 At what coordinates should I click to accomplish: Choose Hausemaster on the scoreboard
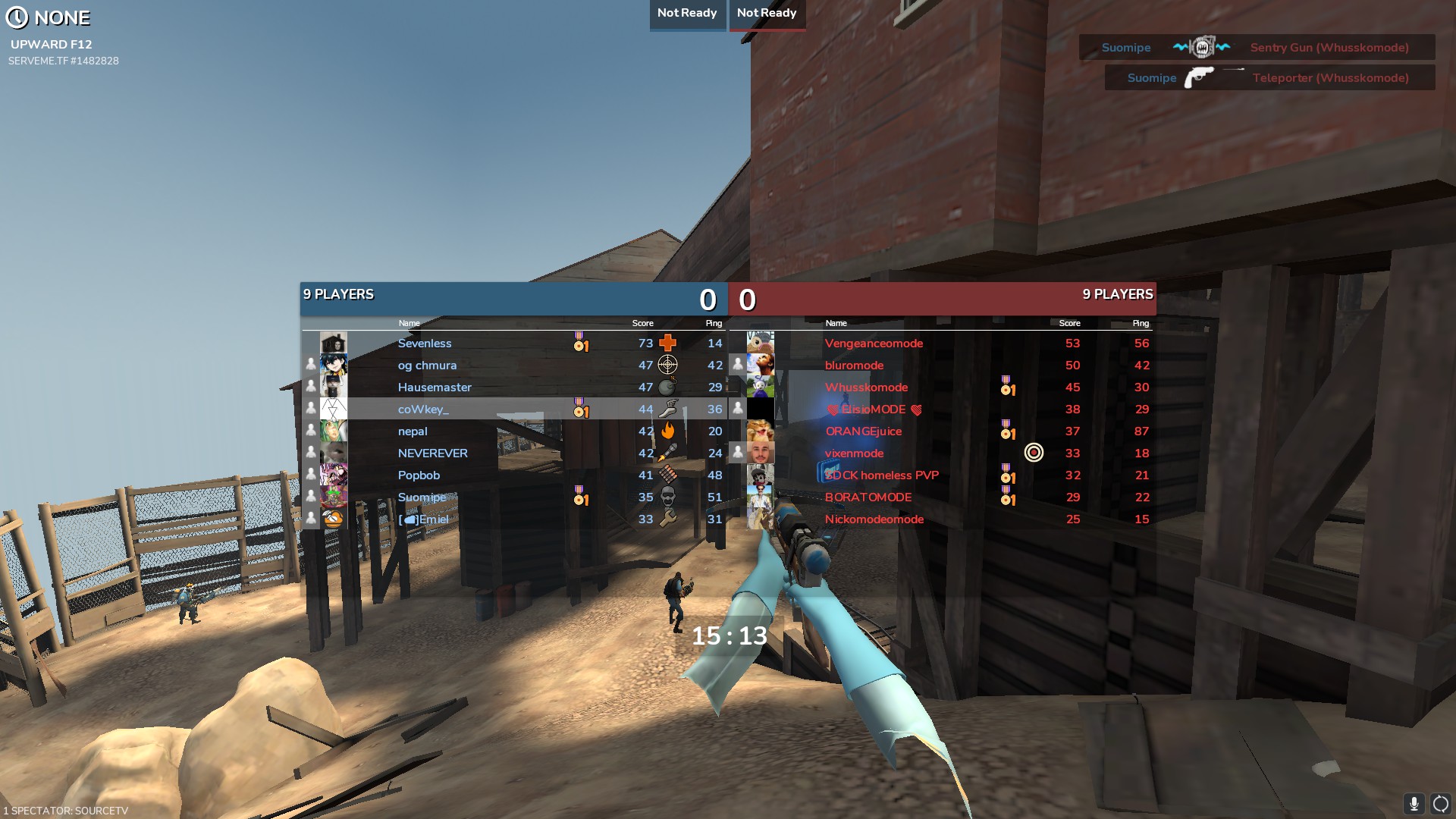pos(435,388)
